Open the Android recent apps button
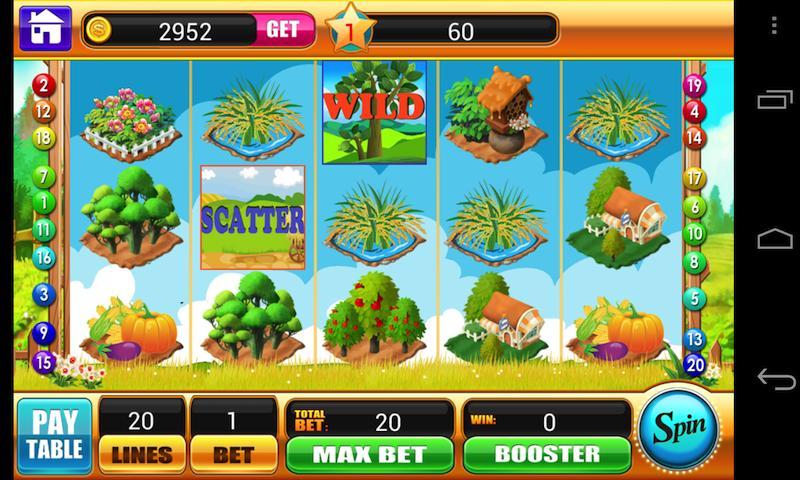 tap(775, 99)
